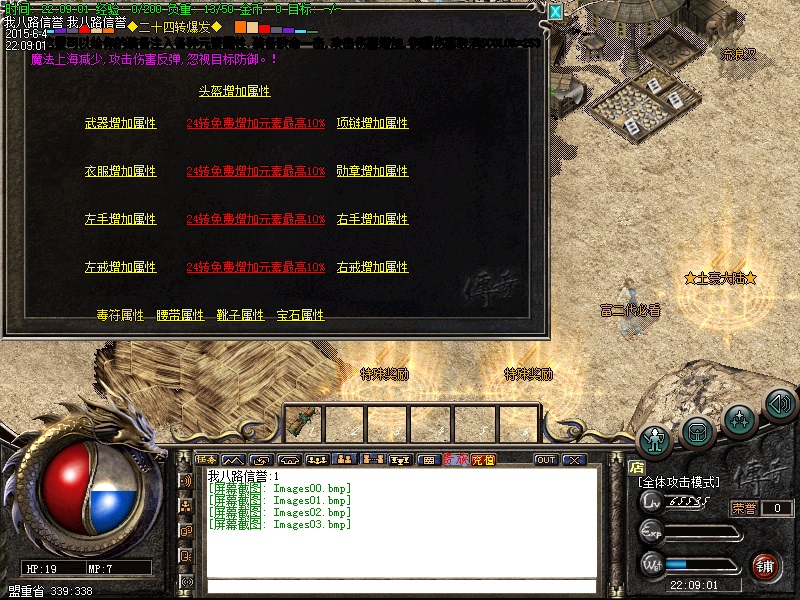Pick 右手增加属性 right hand option

pos(372,219)
